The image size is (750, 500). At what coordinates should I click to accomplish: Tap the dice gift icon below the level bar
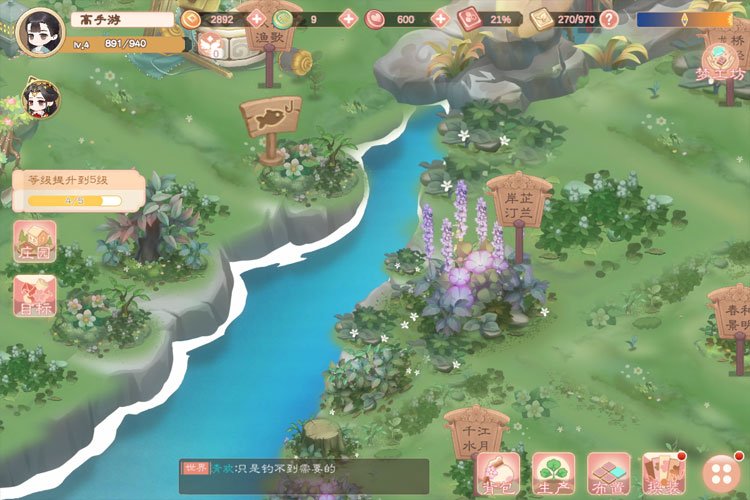pos(211,46)
